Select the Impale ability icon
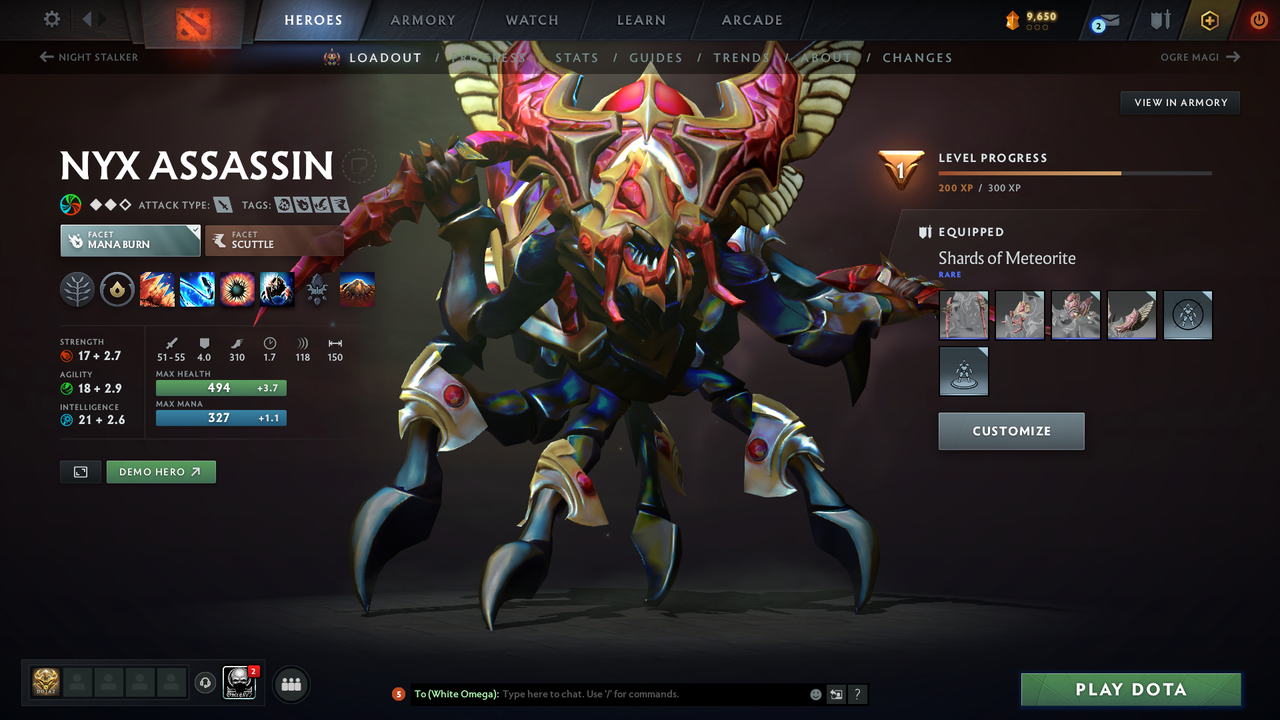Image resolution: width=1280 pixels, height=720 pixels. (157, 289)
